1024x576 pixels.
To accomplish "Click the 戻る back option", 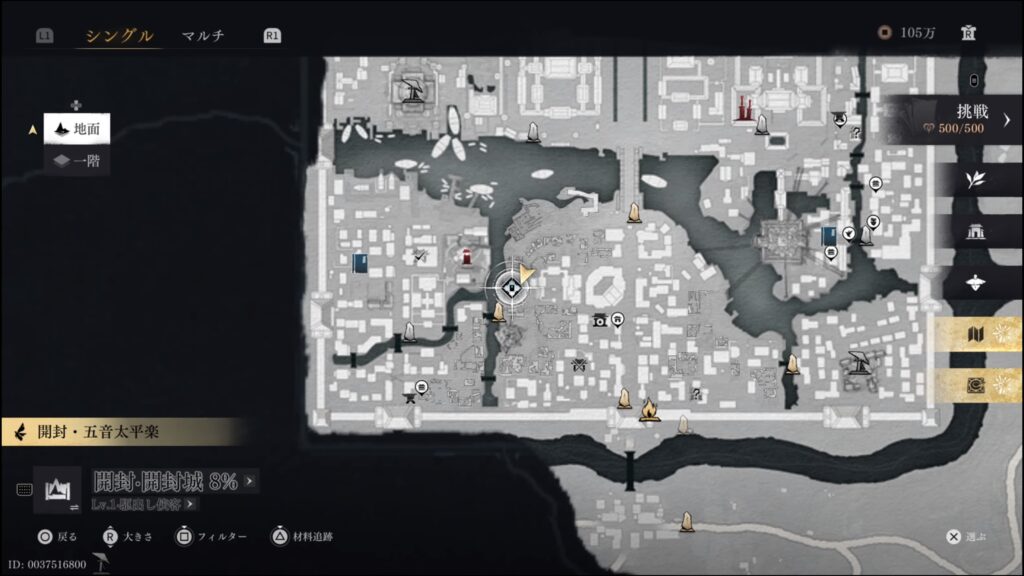I will [59, 537].
